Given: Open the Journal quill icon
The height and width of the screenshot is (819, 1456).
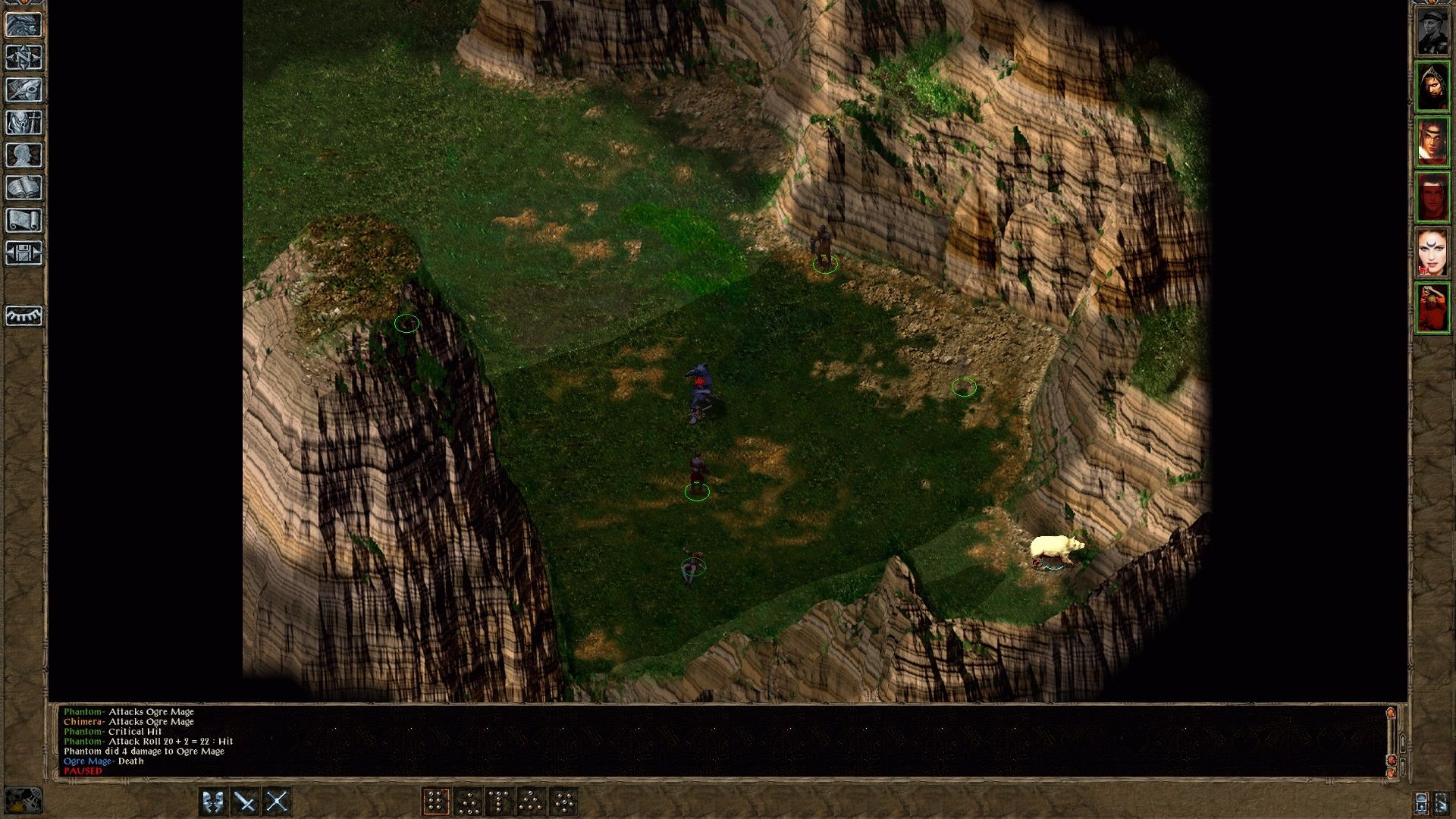Looking at the screenshot, I should click(25, 89).
